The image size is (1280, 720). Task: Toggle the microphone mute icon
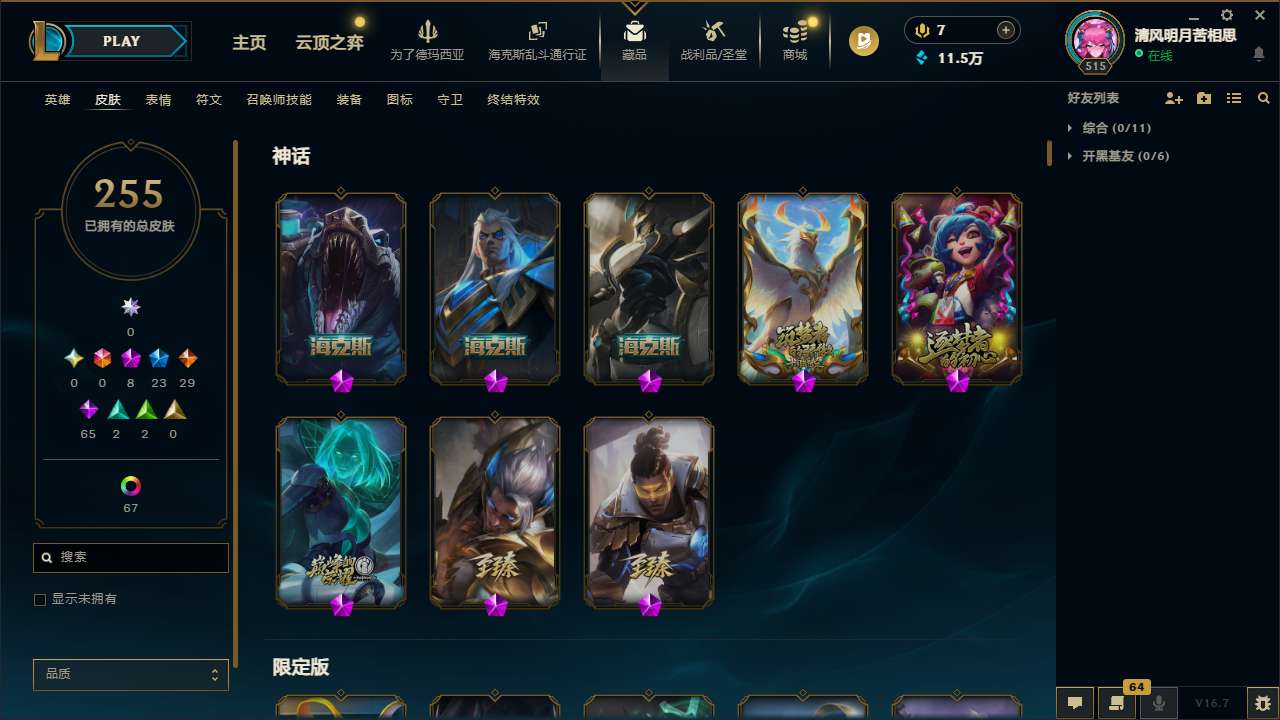[1159, 703]
